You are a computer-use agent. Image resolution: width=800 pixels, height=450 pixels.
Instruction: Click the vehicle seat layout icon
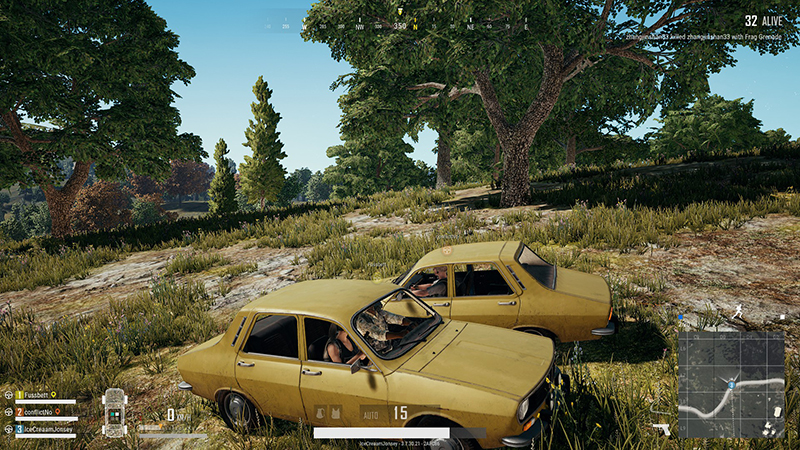(x=114, y=411)
